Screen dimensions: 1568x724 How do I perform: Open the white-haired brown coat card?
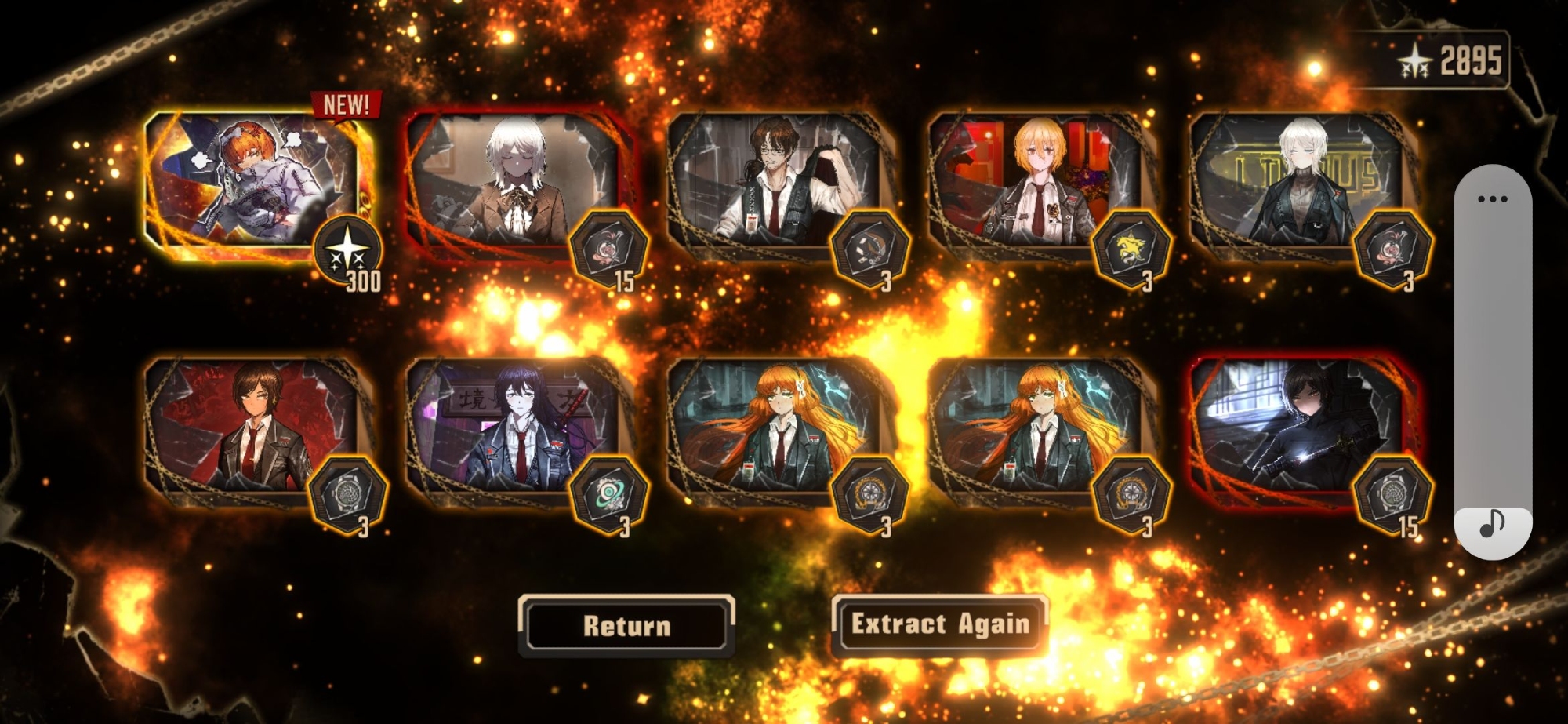pos(516,185)
